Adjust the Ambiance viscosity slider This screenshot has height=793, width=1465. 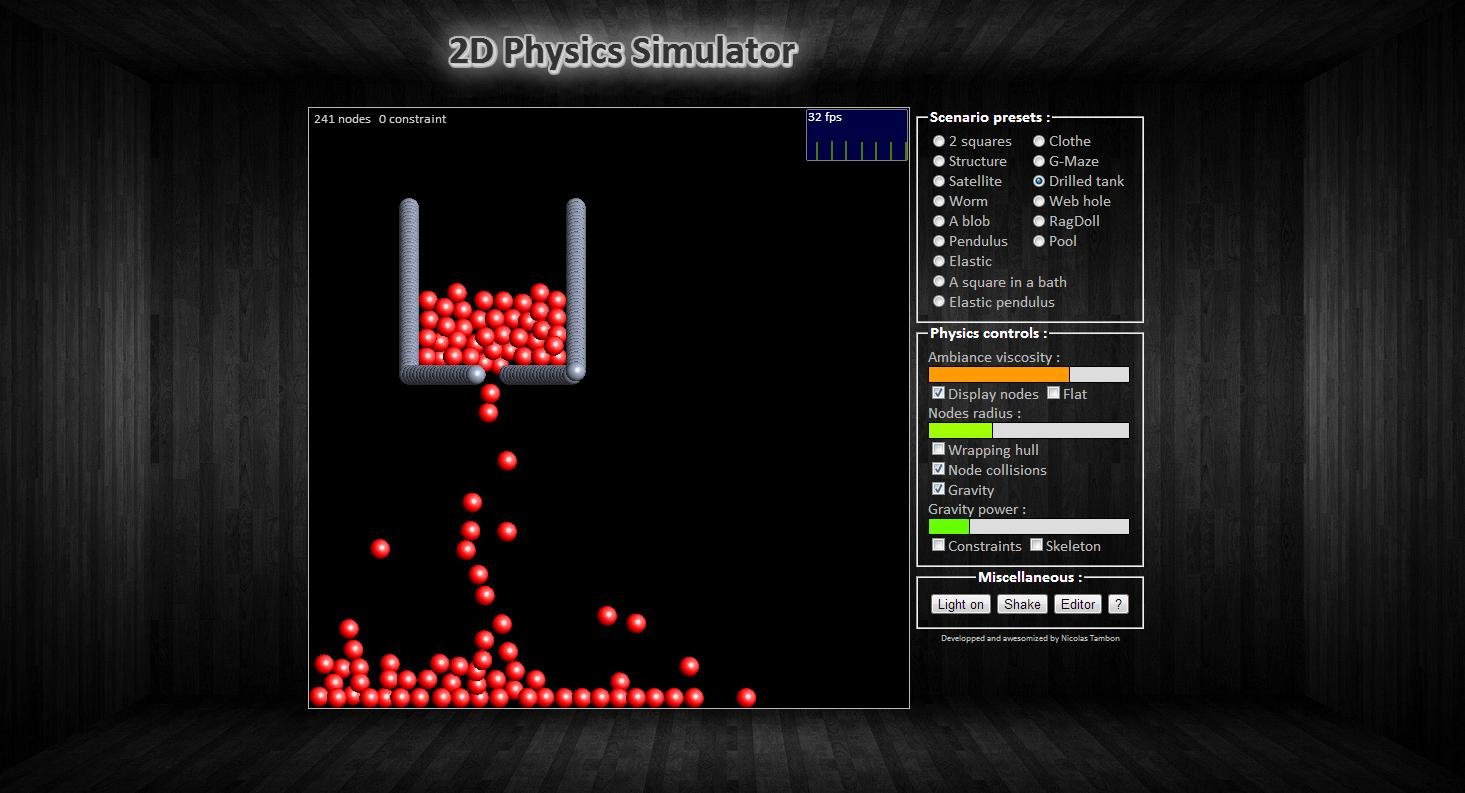click(x=1028, y=373)
